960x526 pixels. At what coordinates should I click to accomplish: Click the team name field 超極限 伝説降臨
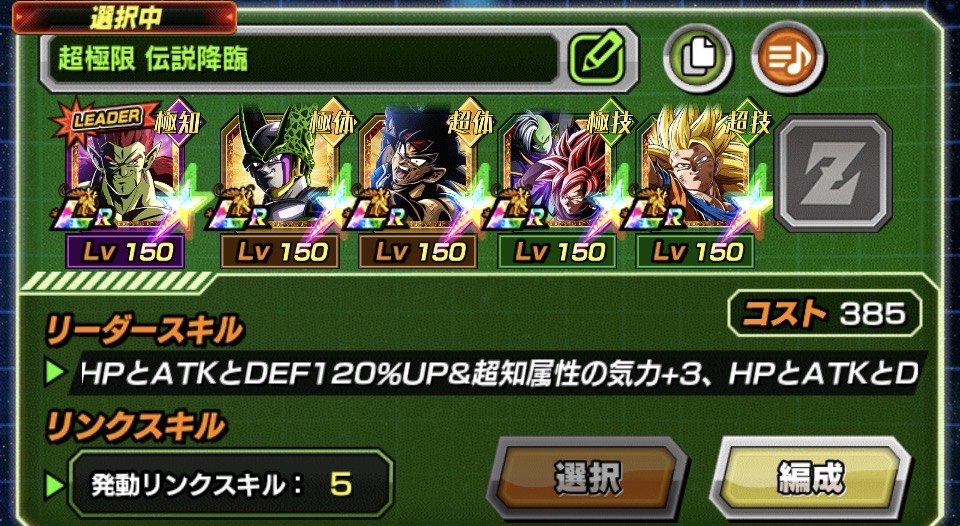pos(298,58)
